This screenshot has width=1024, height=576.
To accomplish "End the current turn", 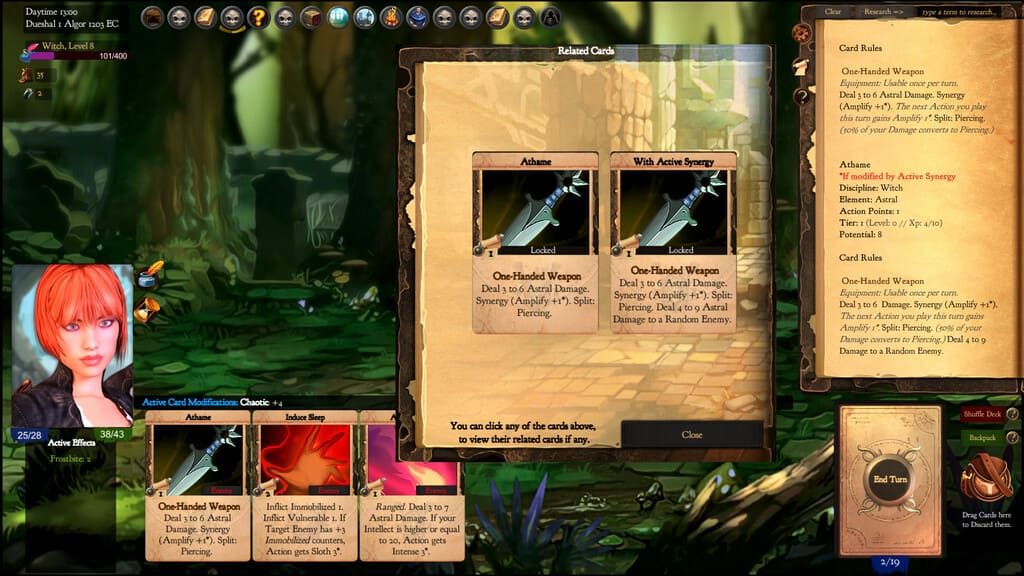I will (x=889, y=479).
